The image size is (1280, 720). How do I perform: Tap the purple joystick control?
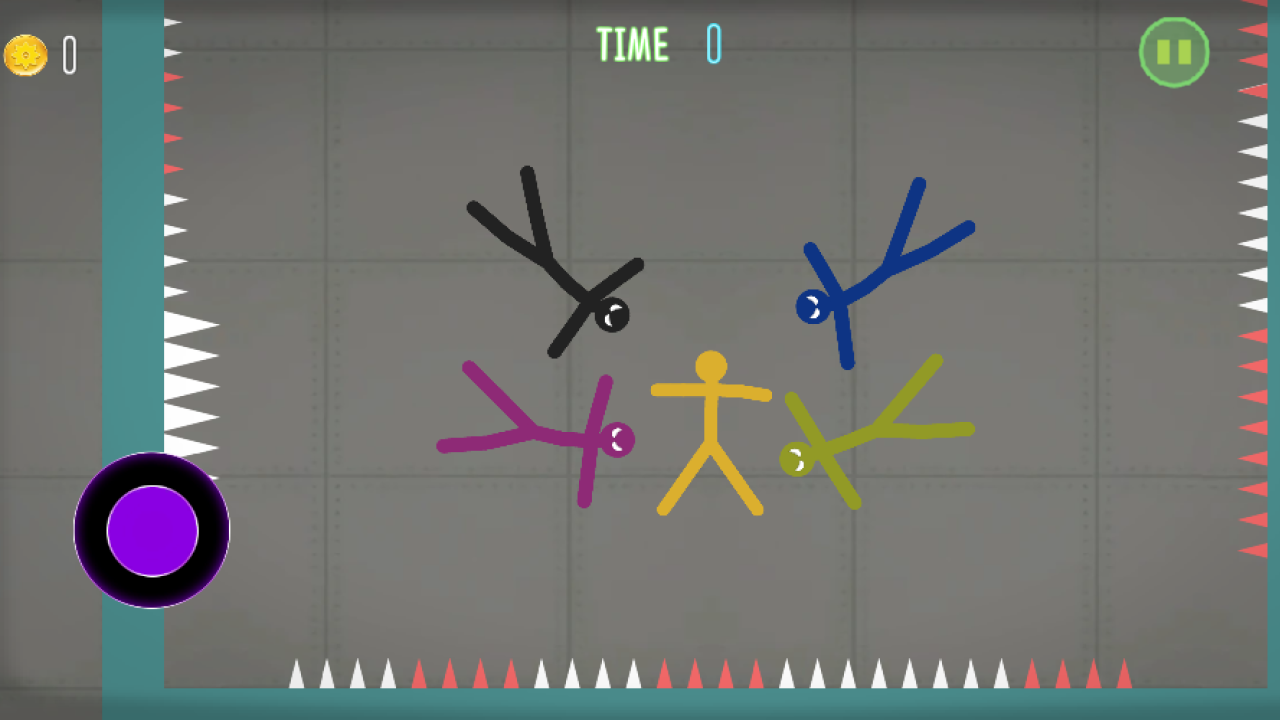[151, 532]
